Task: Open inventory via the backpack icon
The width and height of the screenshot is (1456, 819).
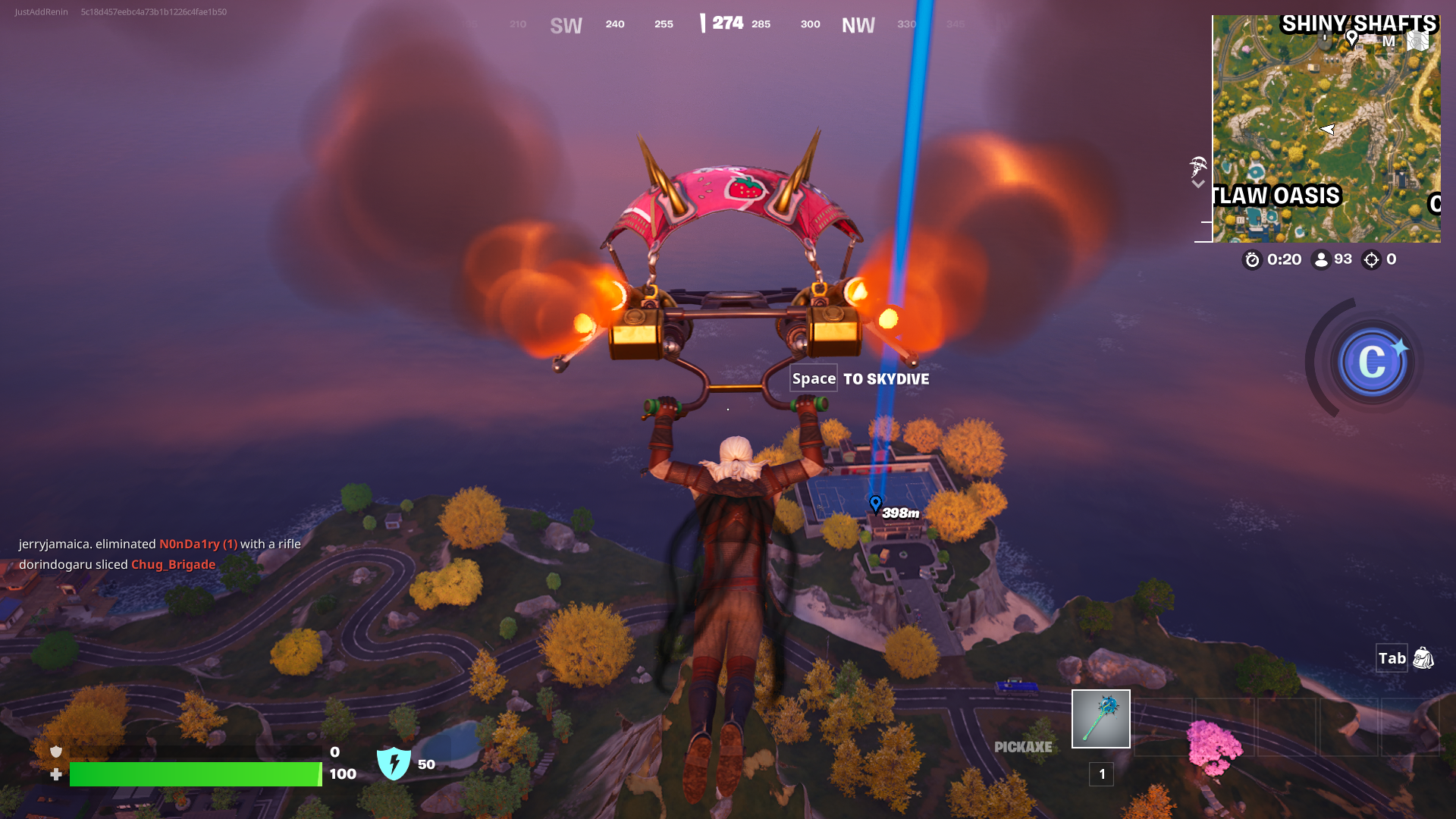Action: click(x=1423, y=658)
